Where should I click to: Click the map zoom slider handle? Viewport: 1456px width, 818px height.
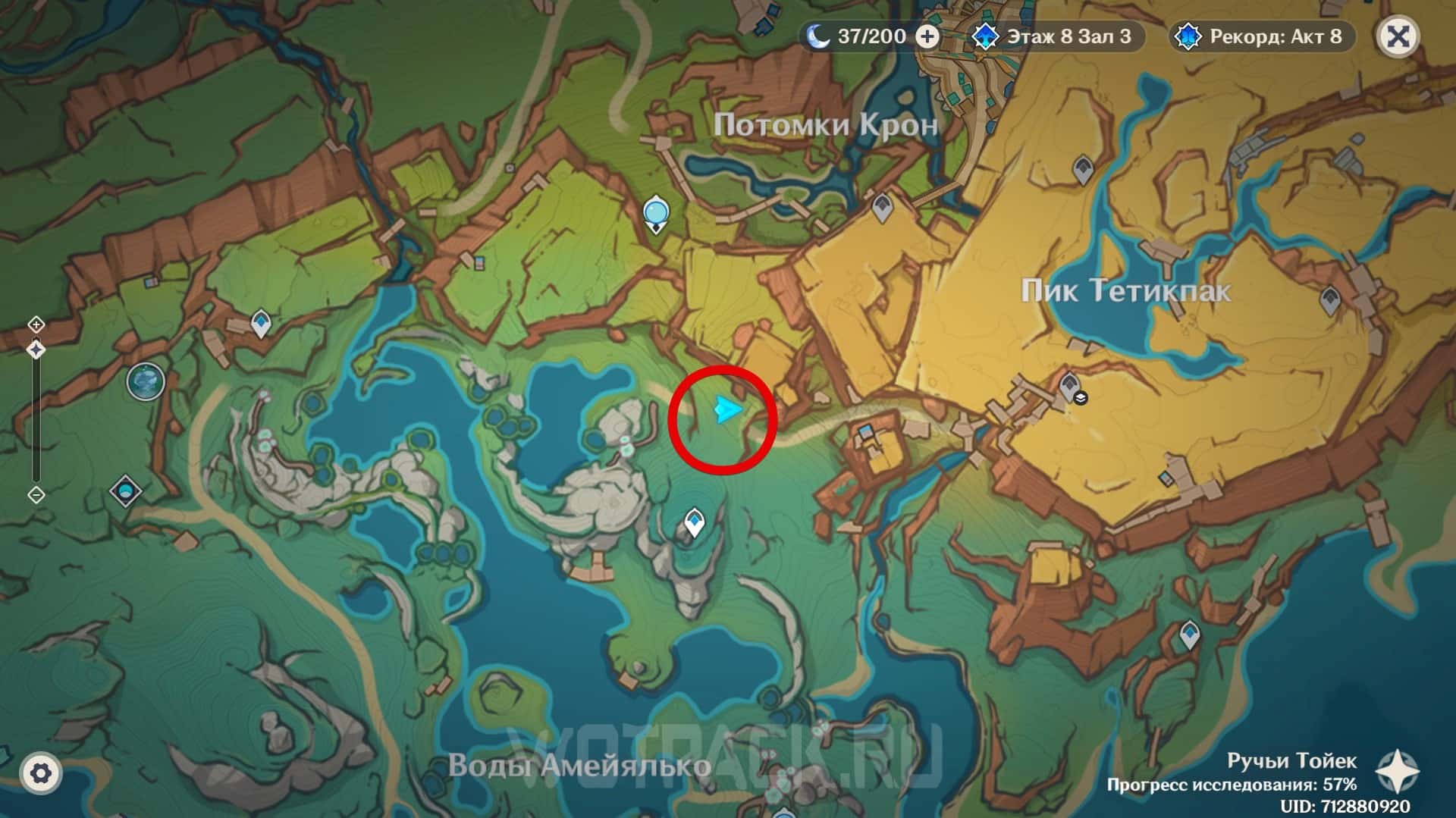pyautogui.click(x=36, y=349)
